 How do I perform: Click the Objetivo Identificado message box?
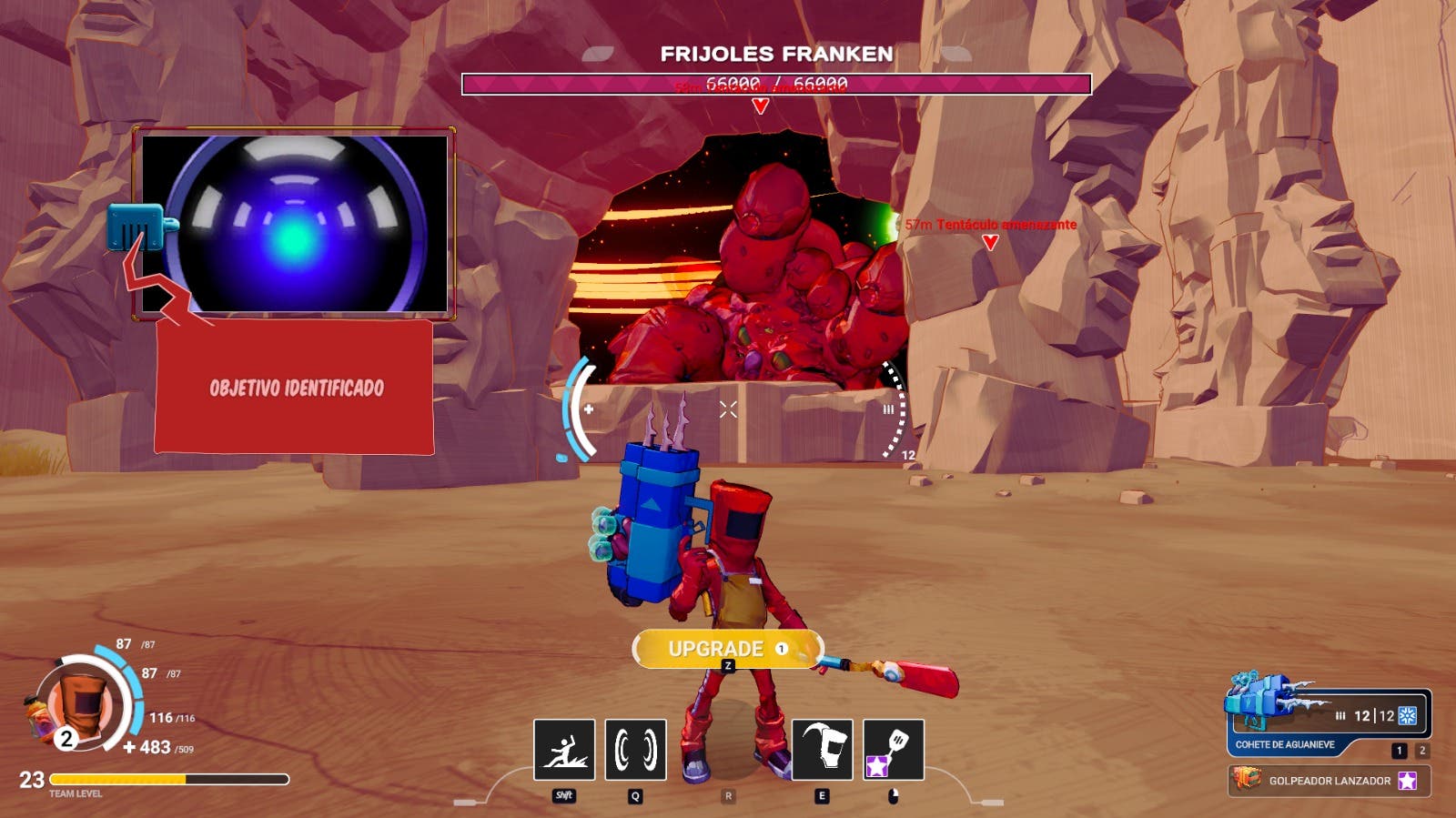pyautogui.click(x=294, y=388)
